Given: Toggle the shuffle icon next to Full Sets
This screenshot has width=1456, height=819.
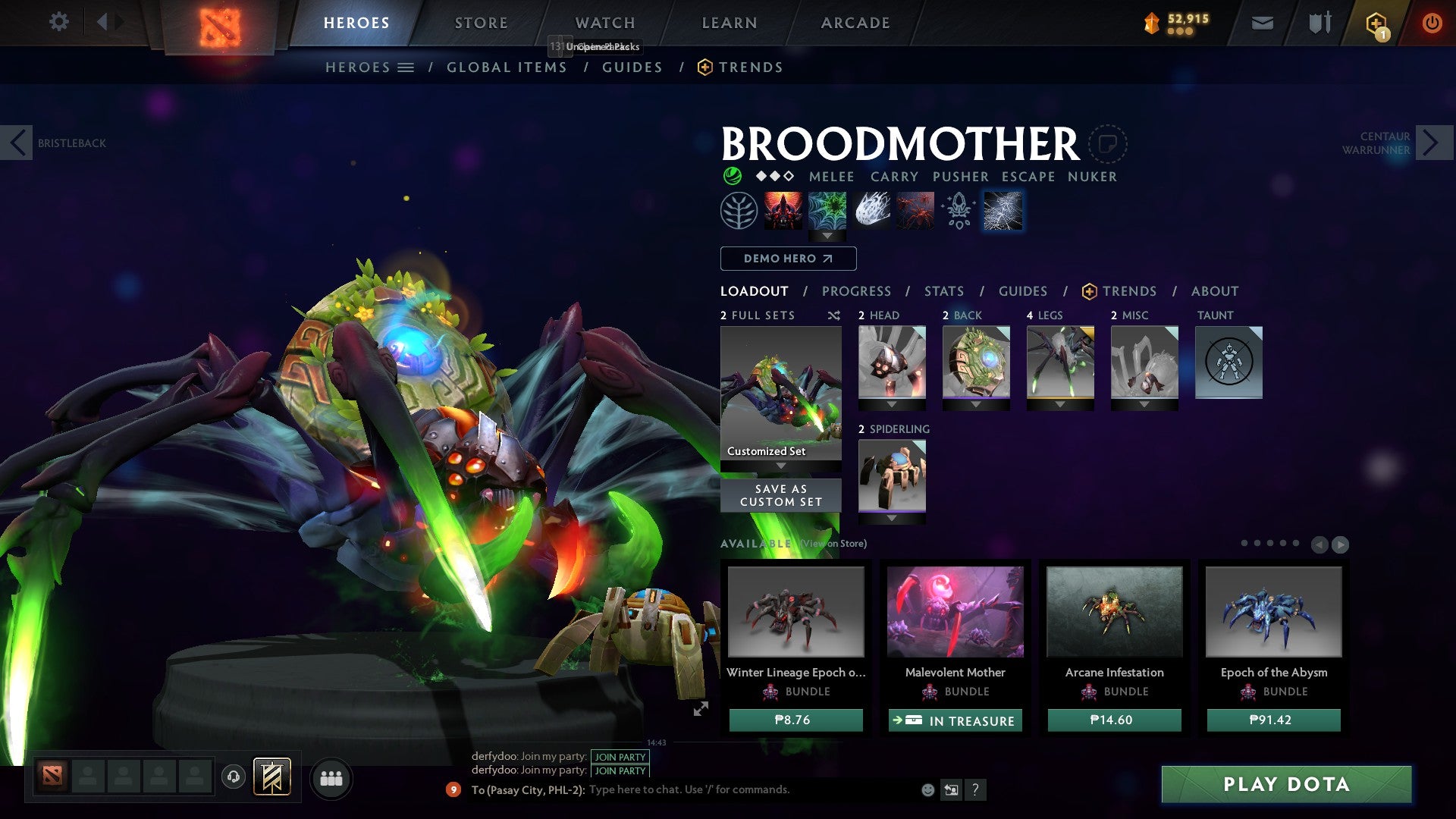Looking at the screenshot, I should (x=834, y=315).
